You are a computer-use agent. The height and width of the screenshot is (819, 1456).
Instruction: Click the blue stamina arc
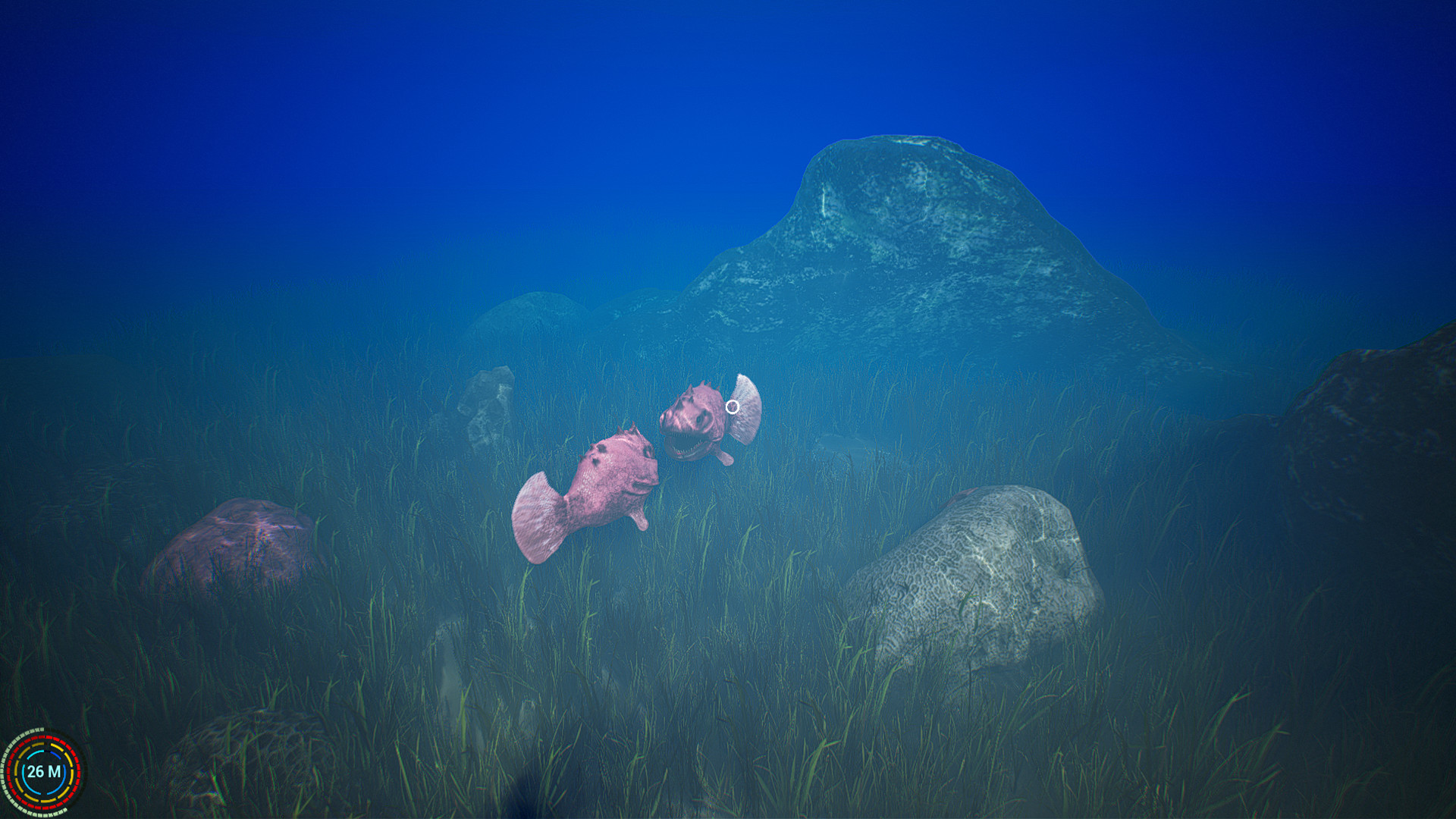point(55,755)
